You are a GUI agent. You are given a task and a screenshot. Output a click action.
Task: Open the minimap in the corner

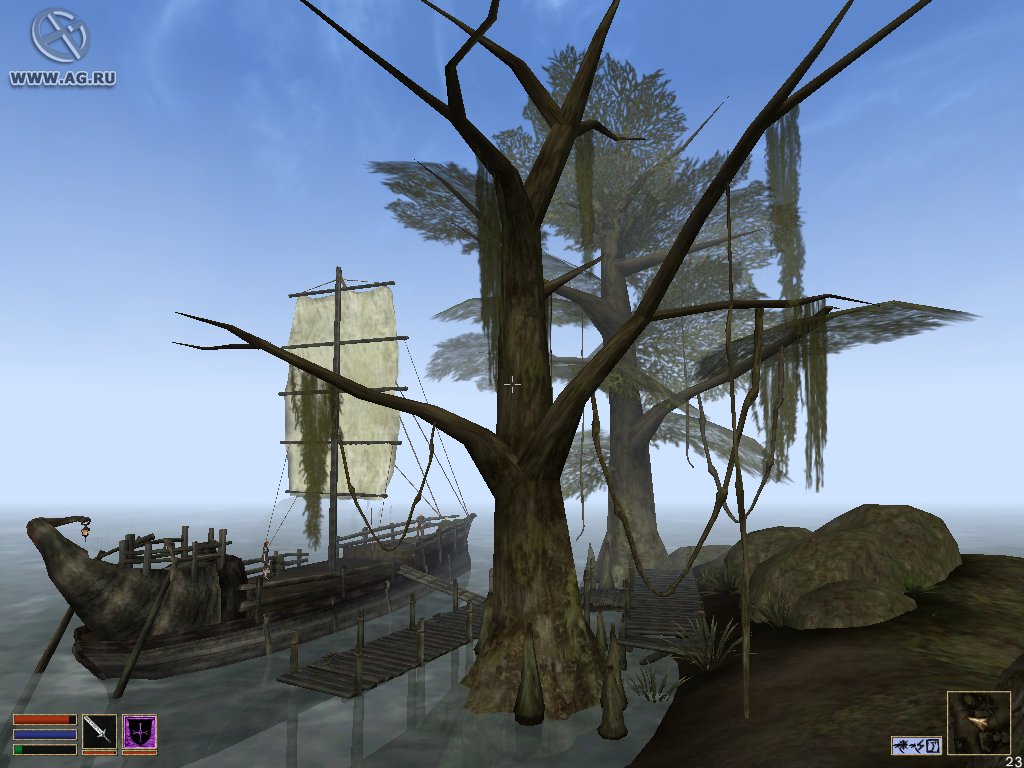point(978,722)
